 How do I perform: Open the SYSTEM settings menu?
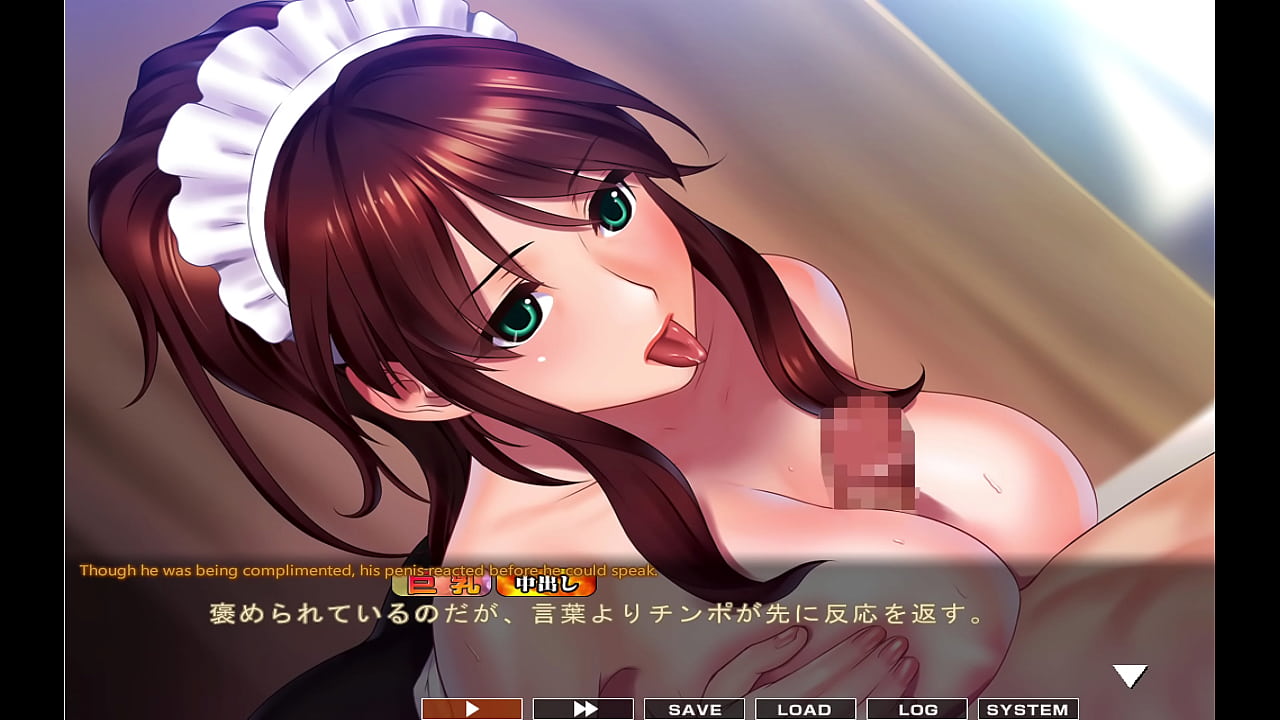[1030, 709]
